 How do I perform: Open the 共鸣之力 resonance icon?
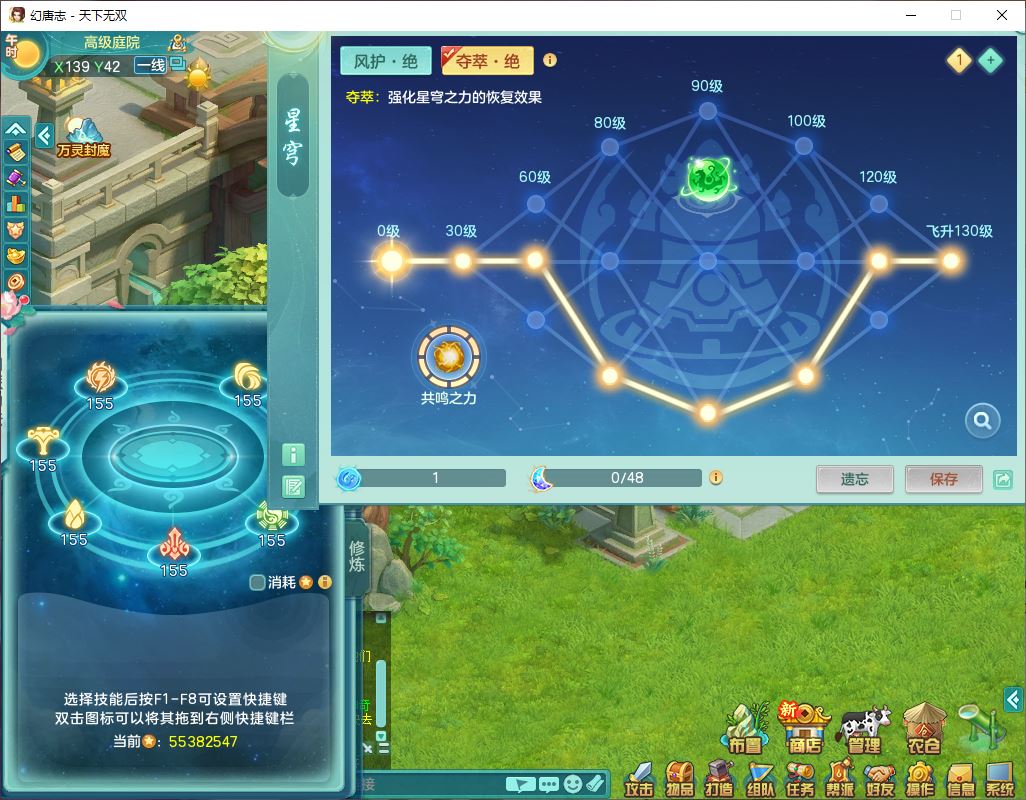tap(448, 357)
